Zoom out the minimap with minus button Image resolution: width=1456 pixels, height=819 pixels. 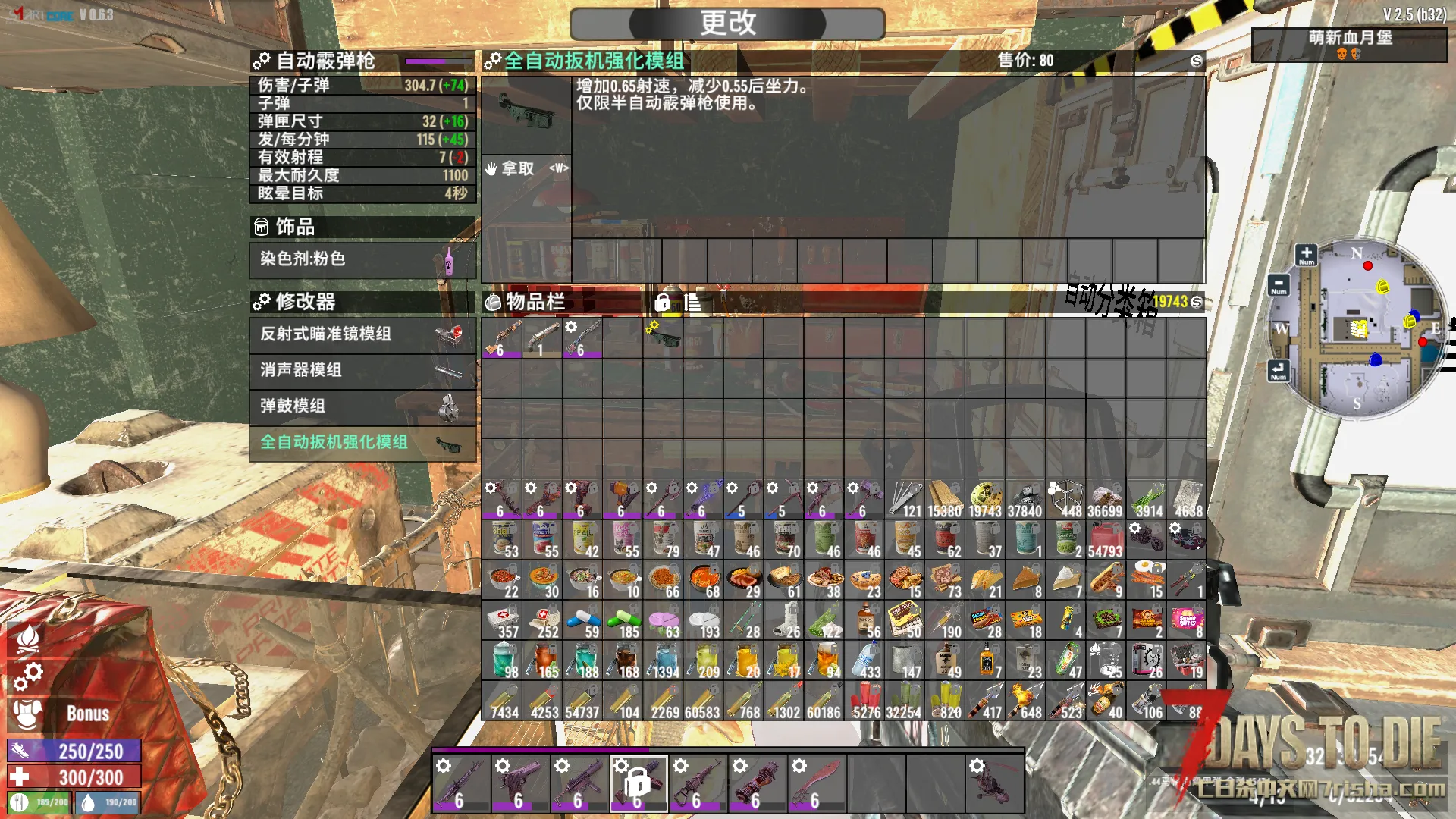(x=1279, y=285)
